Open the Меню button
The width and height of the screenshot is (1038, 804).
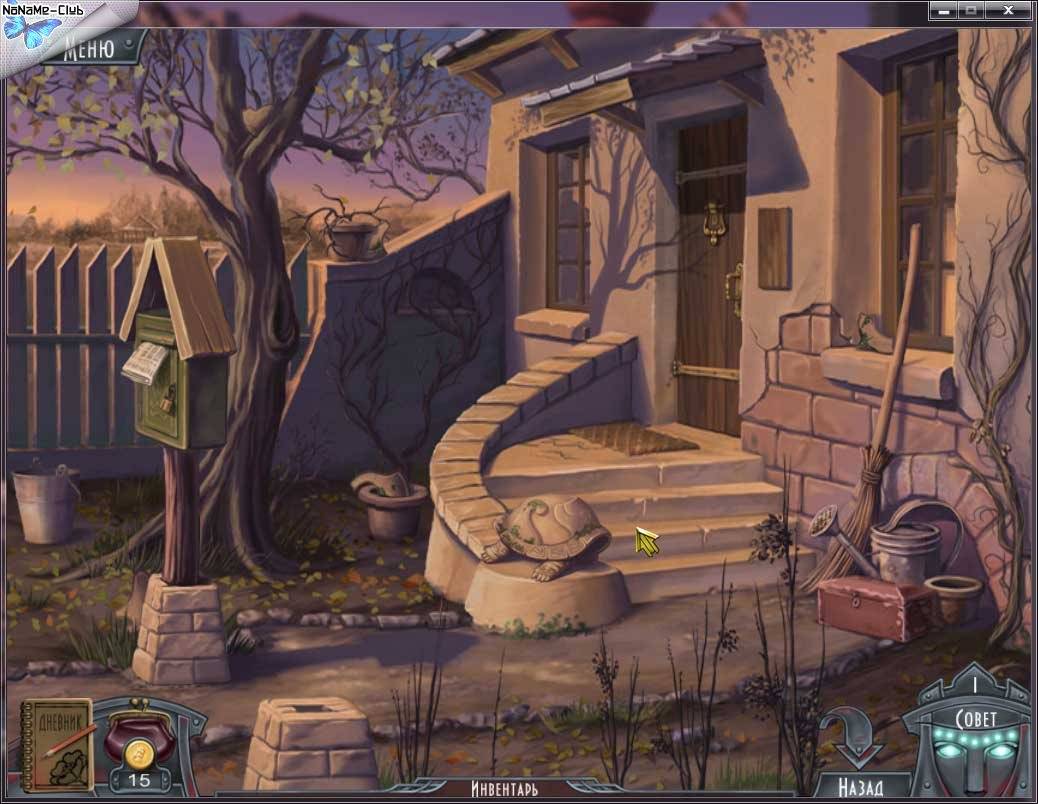pyautogui.click(x=90, y=47)
